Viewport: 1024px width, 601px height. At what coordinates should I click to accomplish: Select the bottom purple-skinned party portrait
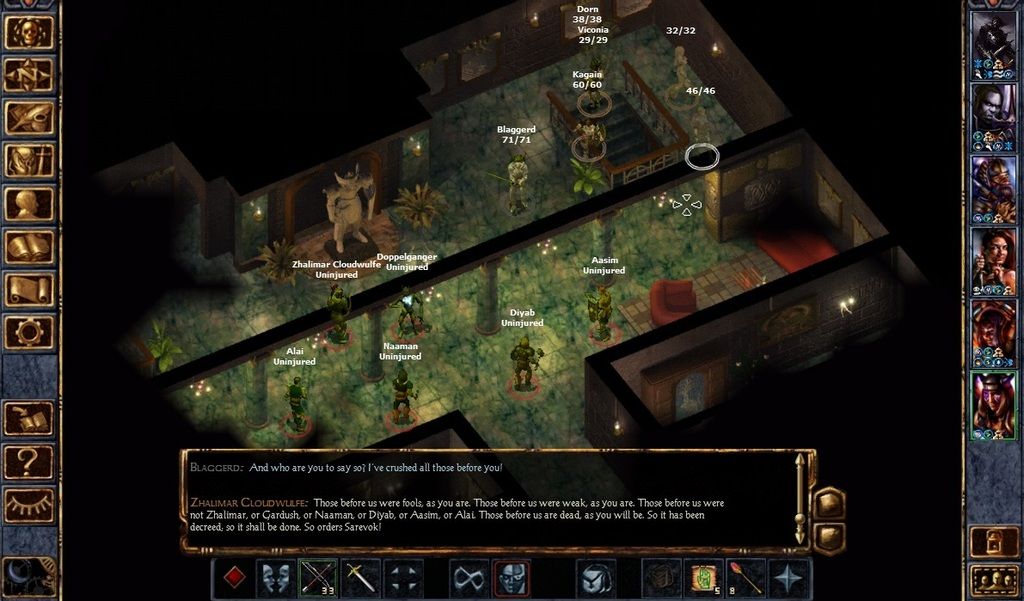coord(994,404)
